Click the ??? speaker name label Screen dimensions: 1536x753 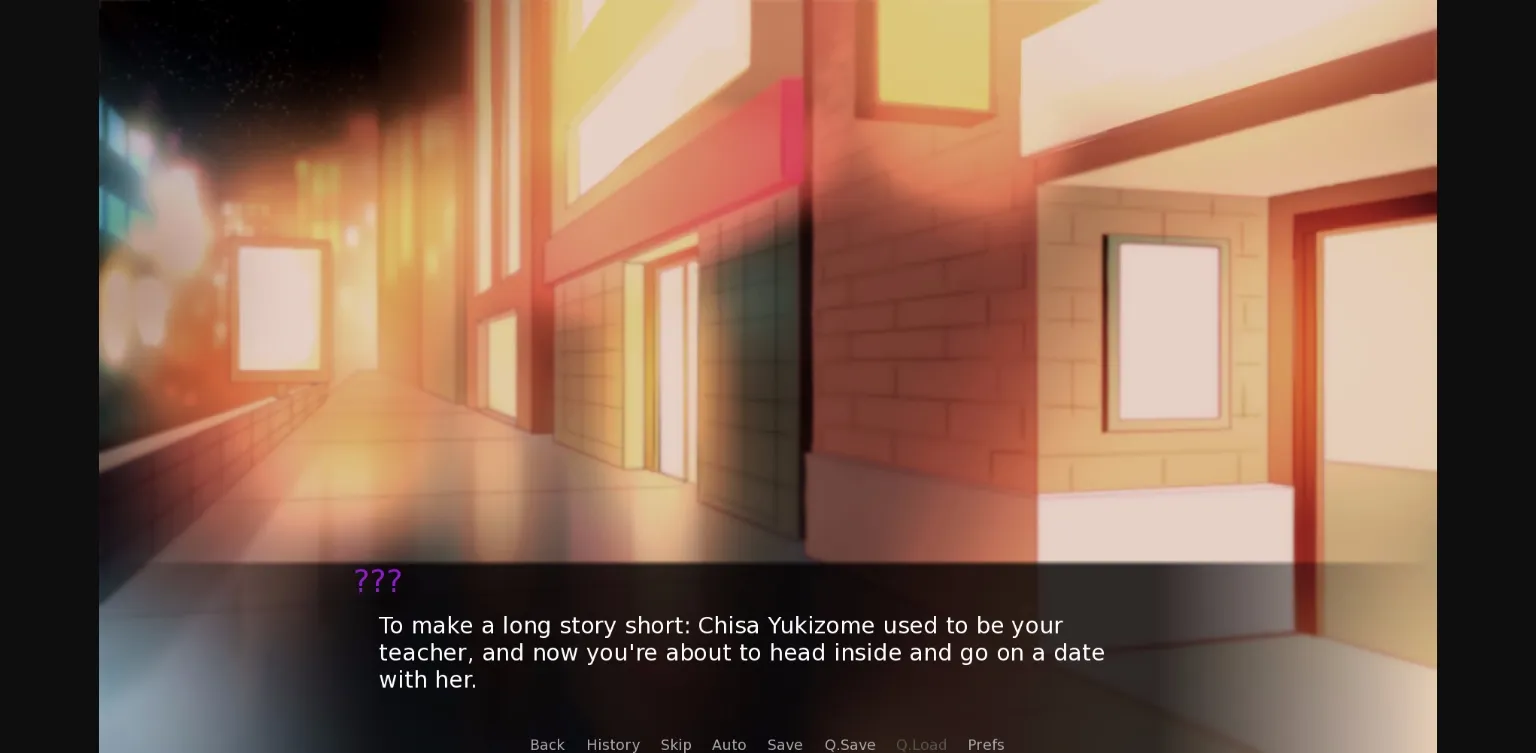(x=377, y=581)
